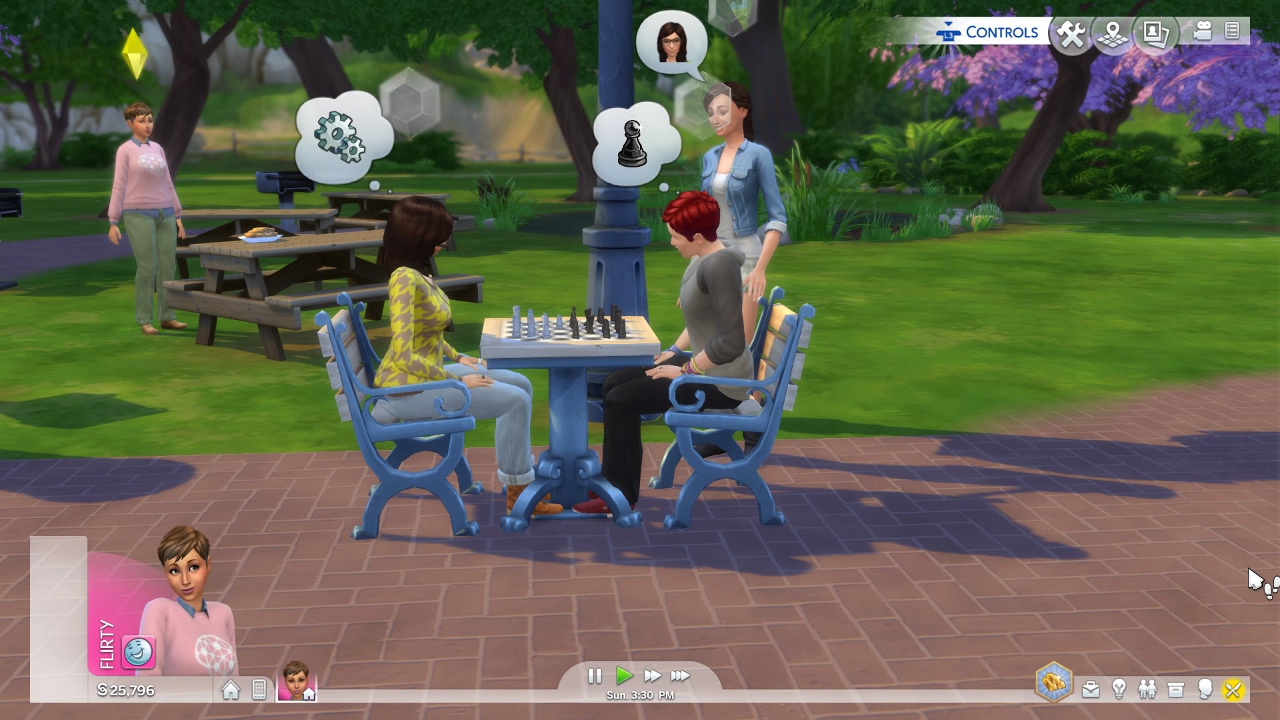Screen dimensions: 1280x720
Task: Show the skills lightbulb panel
Action: tap(1119, 689)
